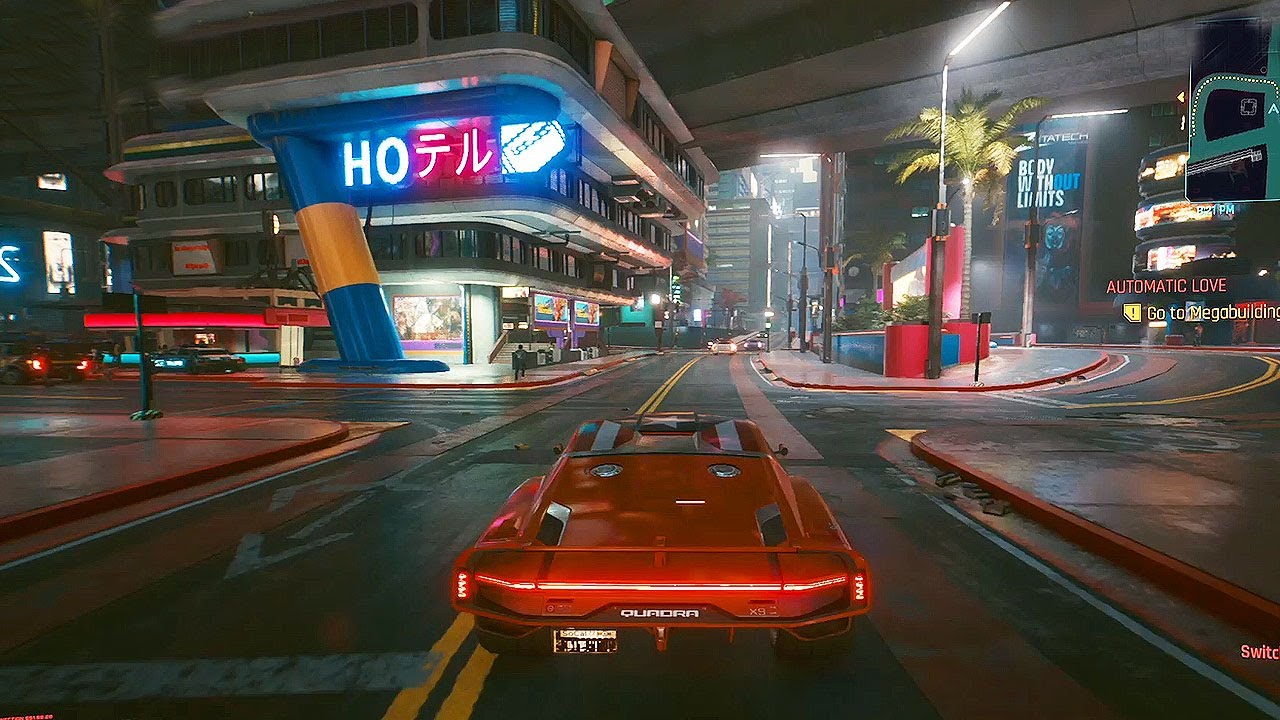
Task: Open the minimap in the corner
Action: coord(1234,108)
